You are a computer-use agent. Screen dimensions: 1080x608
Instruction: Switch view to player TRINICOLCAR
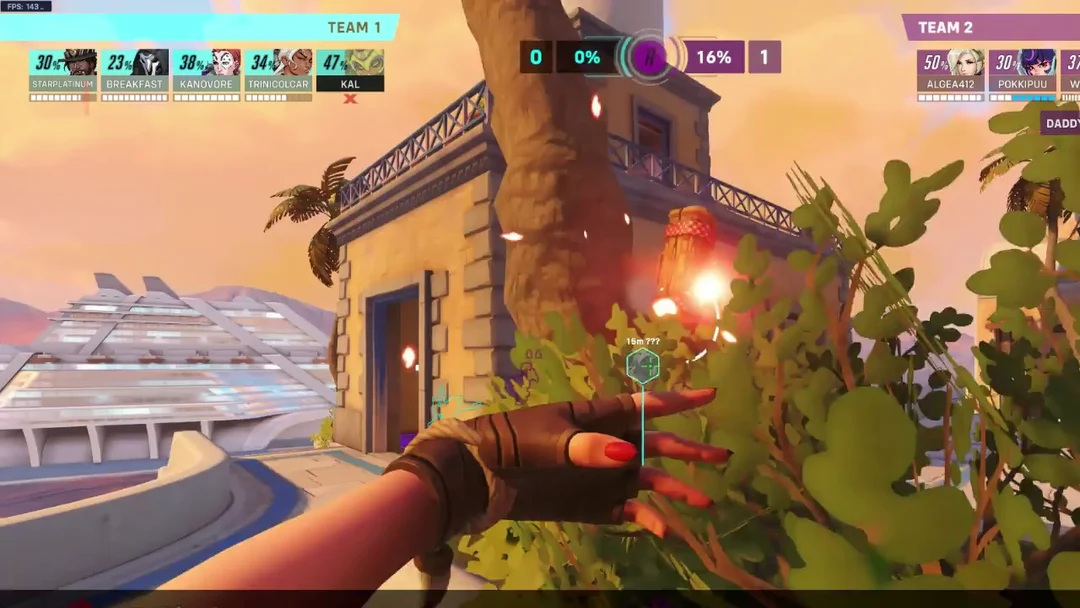point(279,70)
